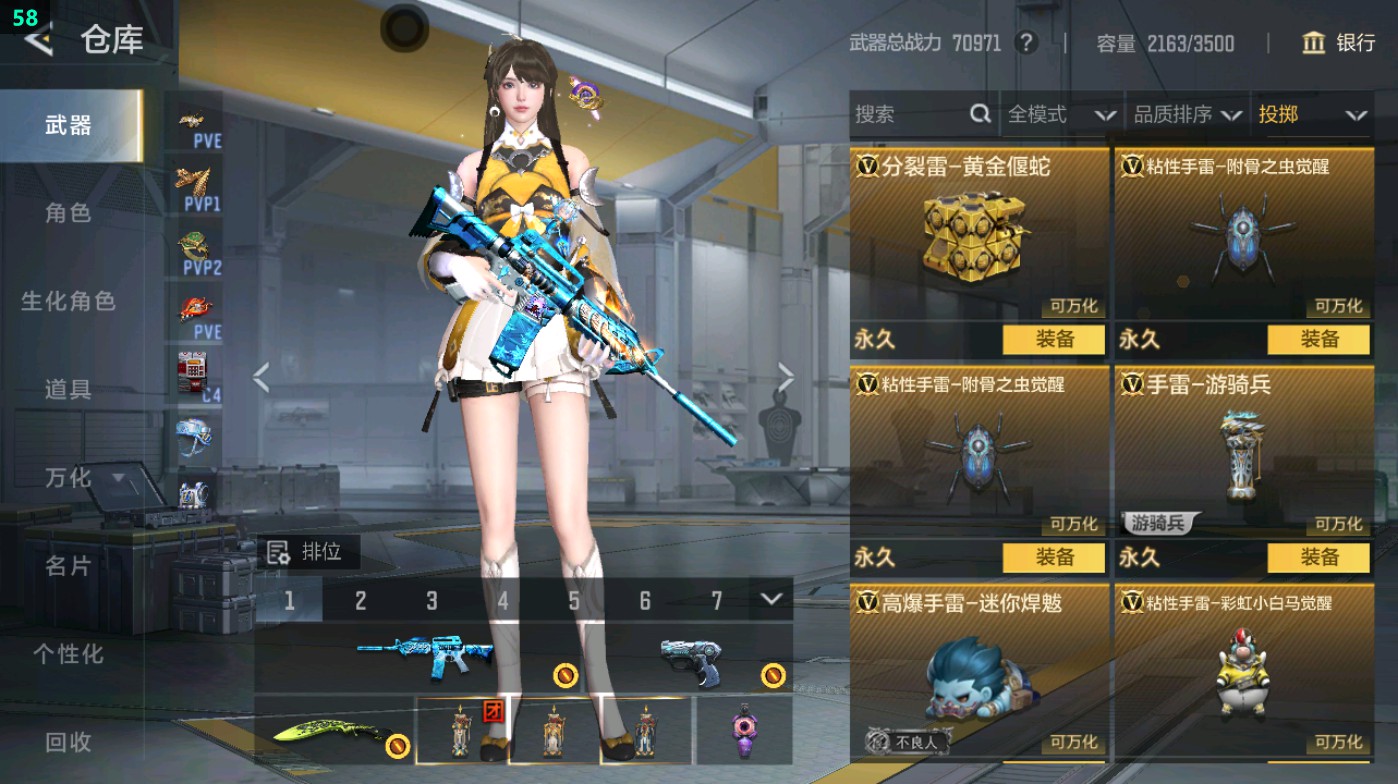Image resolution: width=1398 pixels, height=784 pixels.
Task: Open the 银行 bank icon
Action: tap(1314, 44)
